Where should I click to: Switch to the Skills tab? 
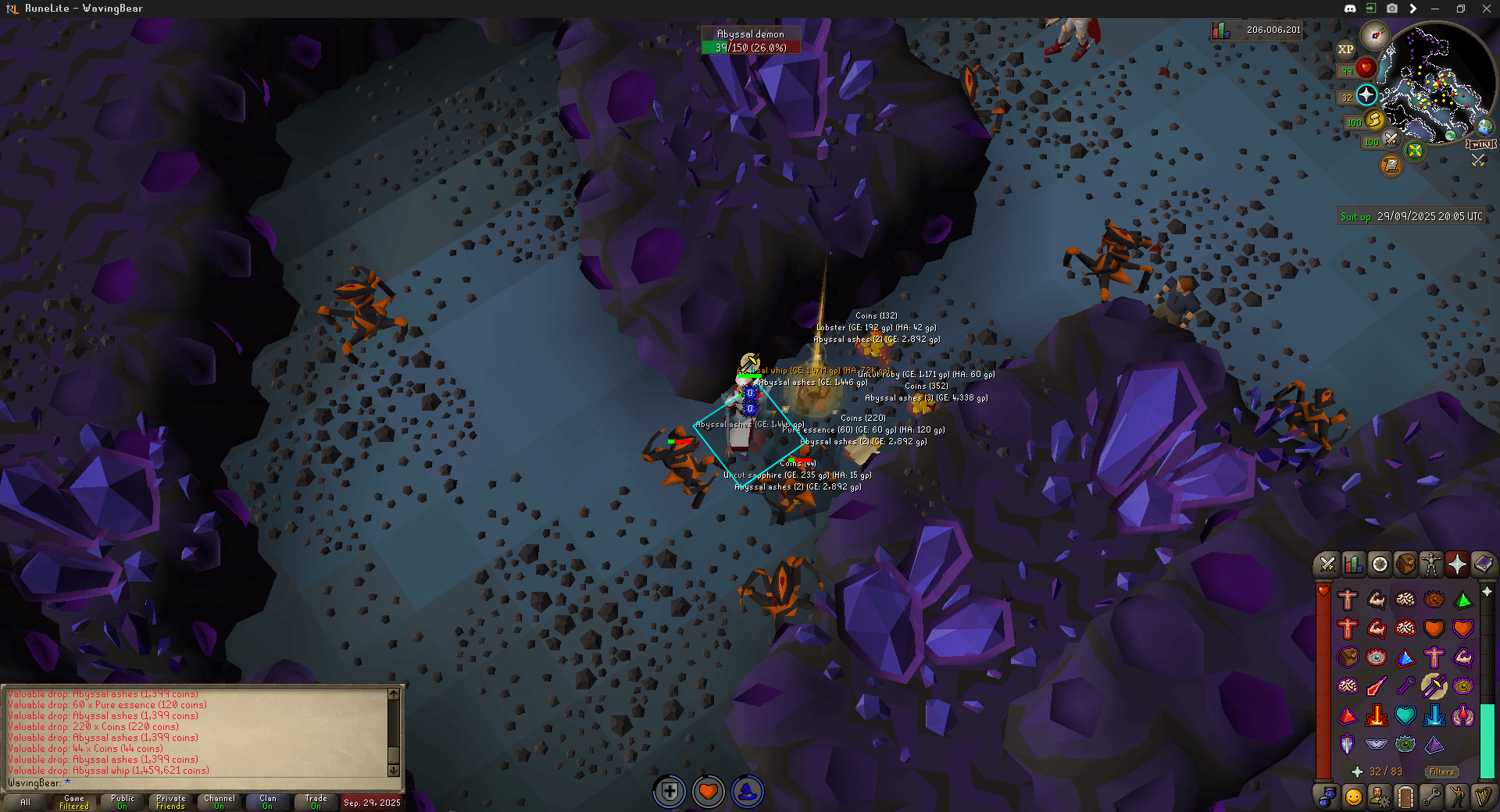pos(1352,564)
